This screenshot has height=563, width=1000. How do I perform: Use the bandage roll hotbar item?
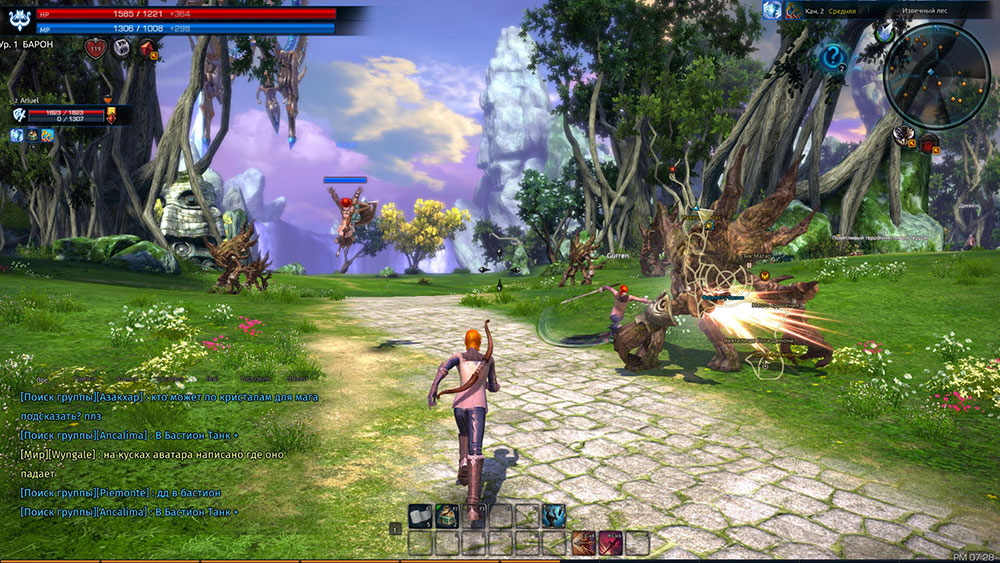coord(421,516)
